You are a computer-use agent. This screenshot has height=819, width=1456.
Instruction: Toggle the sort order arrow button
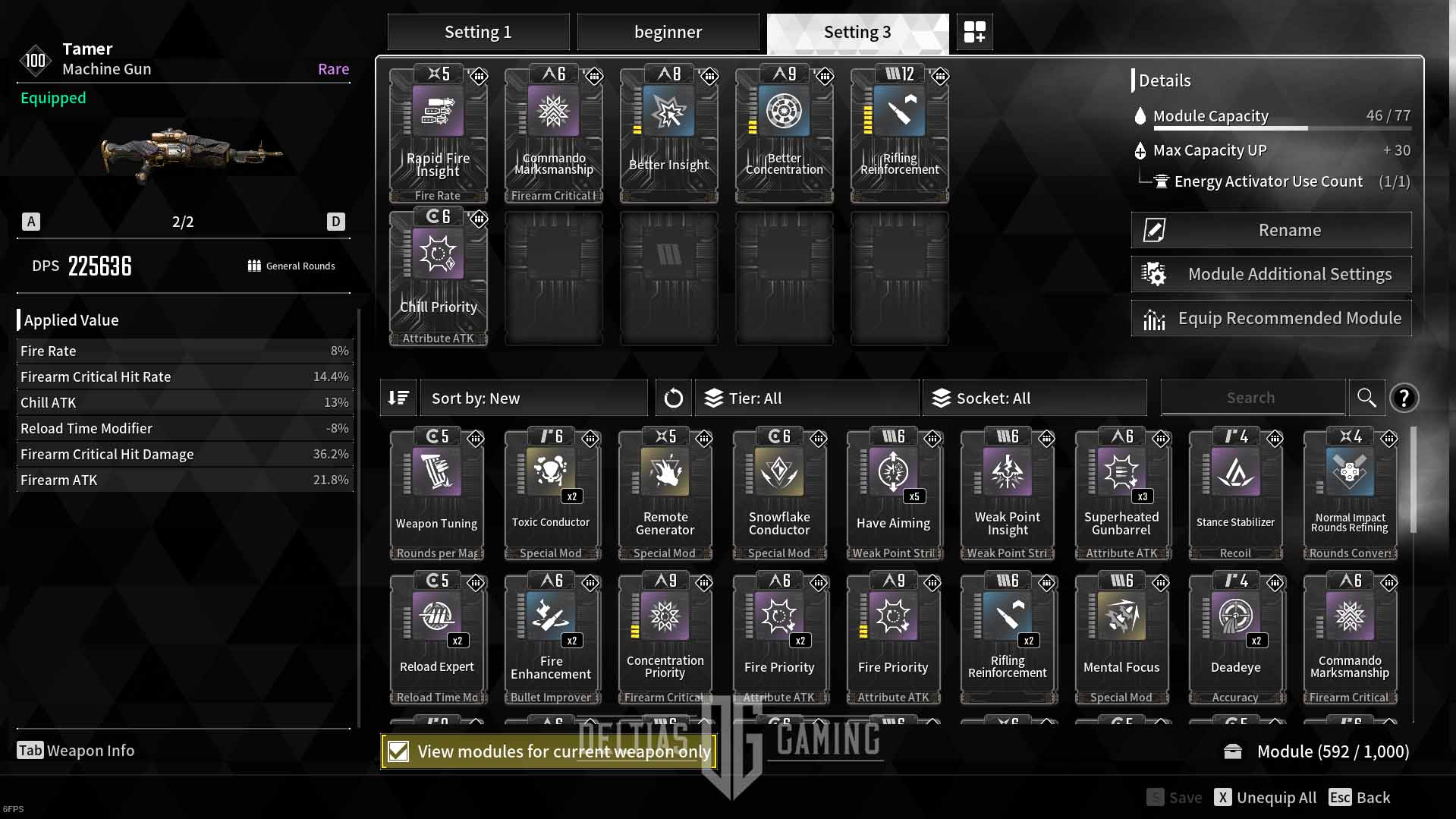[x=398, y=398]
